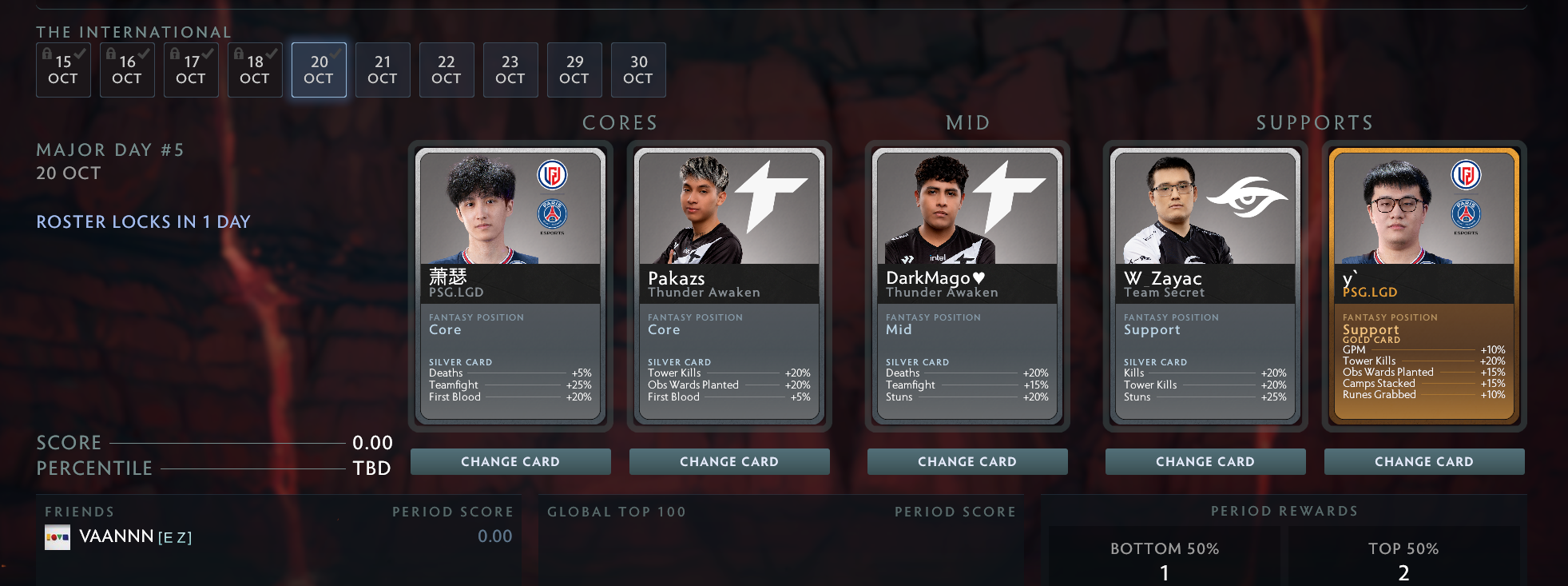The width and height of the screenshot is (1568, 586).
Task: Select friend VAANNN in the friends list
Action: pos(117,536)
